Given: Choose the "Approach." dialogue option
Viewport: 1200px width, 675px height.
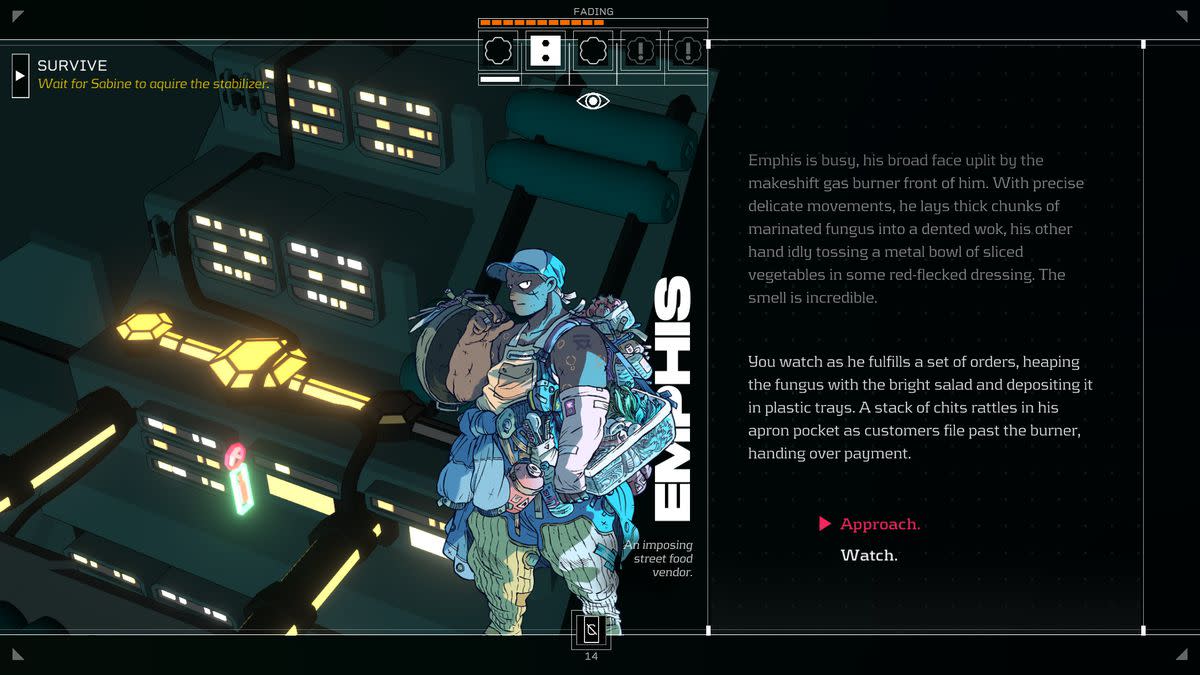Looking at the screenshot, I should pos(879,524).
